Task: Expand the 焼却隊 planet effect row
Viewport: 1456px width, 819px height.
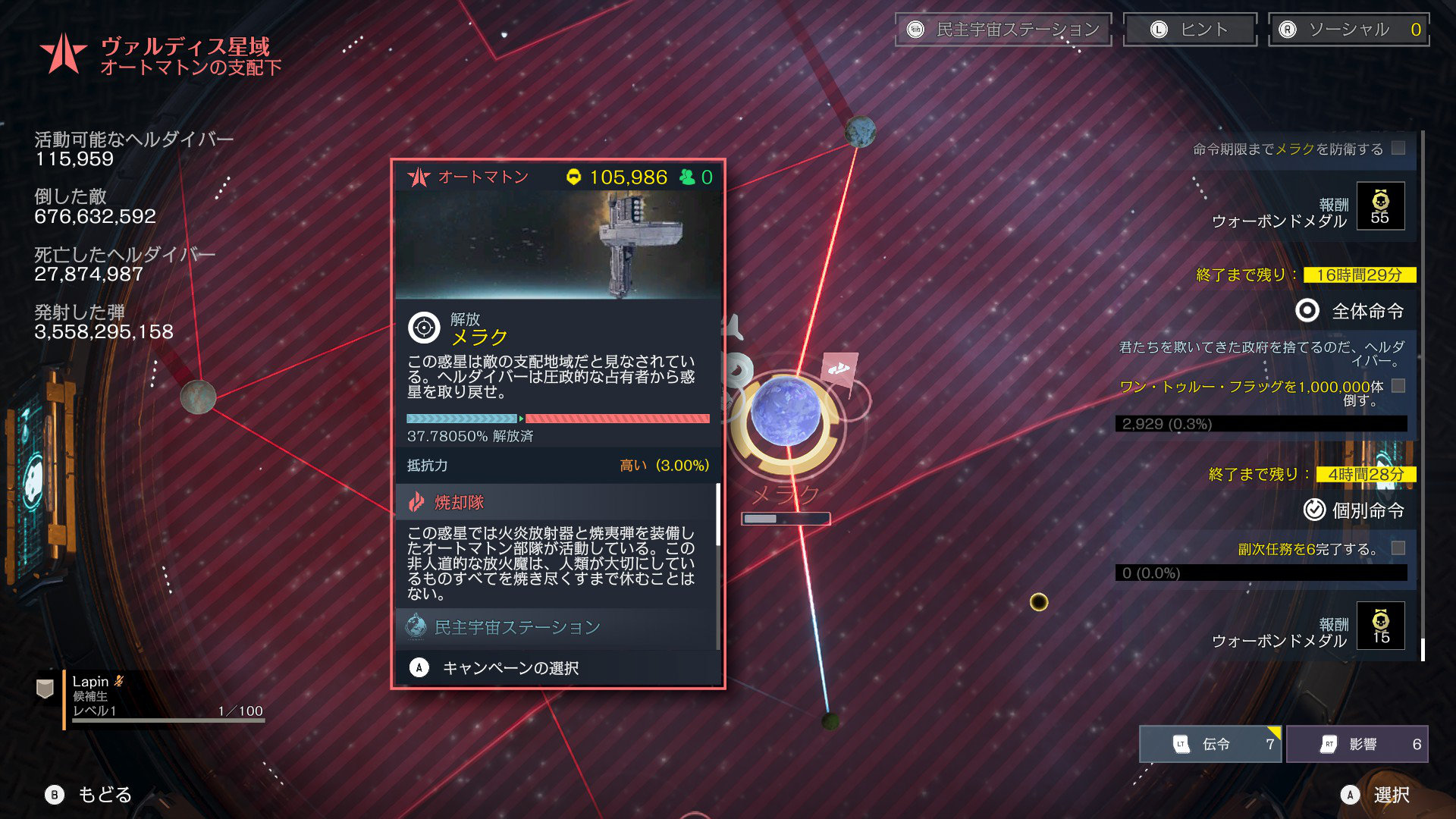Action: (x=557, y=502)
